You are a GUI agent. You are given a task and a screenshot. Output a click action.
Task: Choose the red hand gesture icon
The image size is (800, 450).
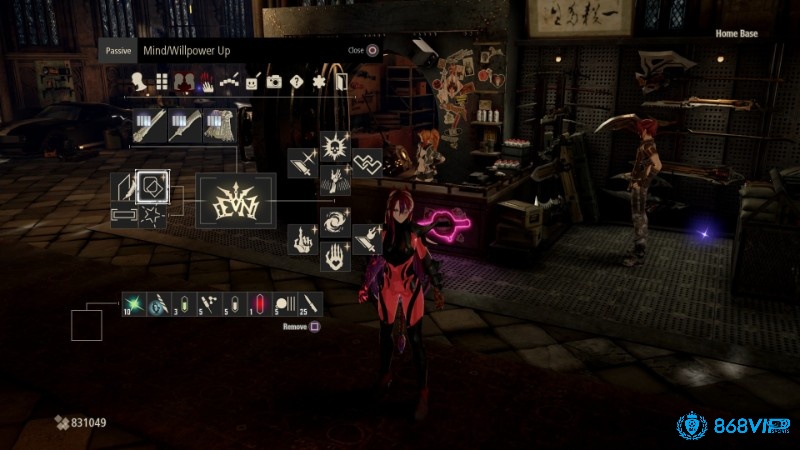pyautogui.click(x=206, y=82)
